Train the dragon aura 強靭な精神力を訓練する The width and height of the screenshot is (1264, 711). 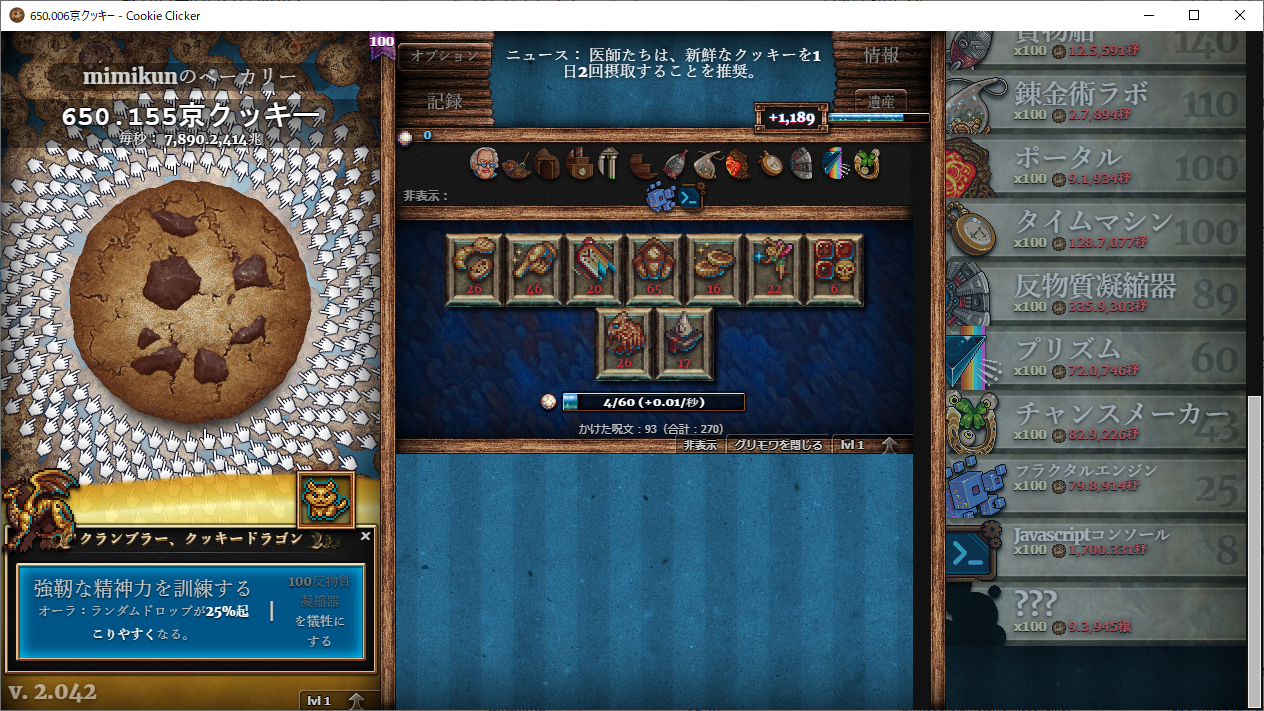[190, 612]
